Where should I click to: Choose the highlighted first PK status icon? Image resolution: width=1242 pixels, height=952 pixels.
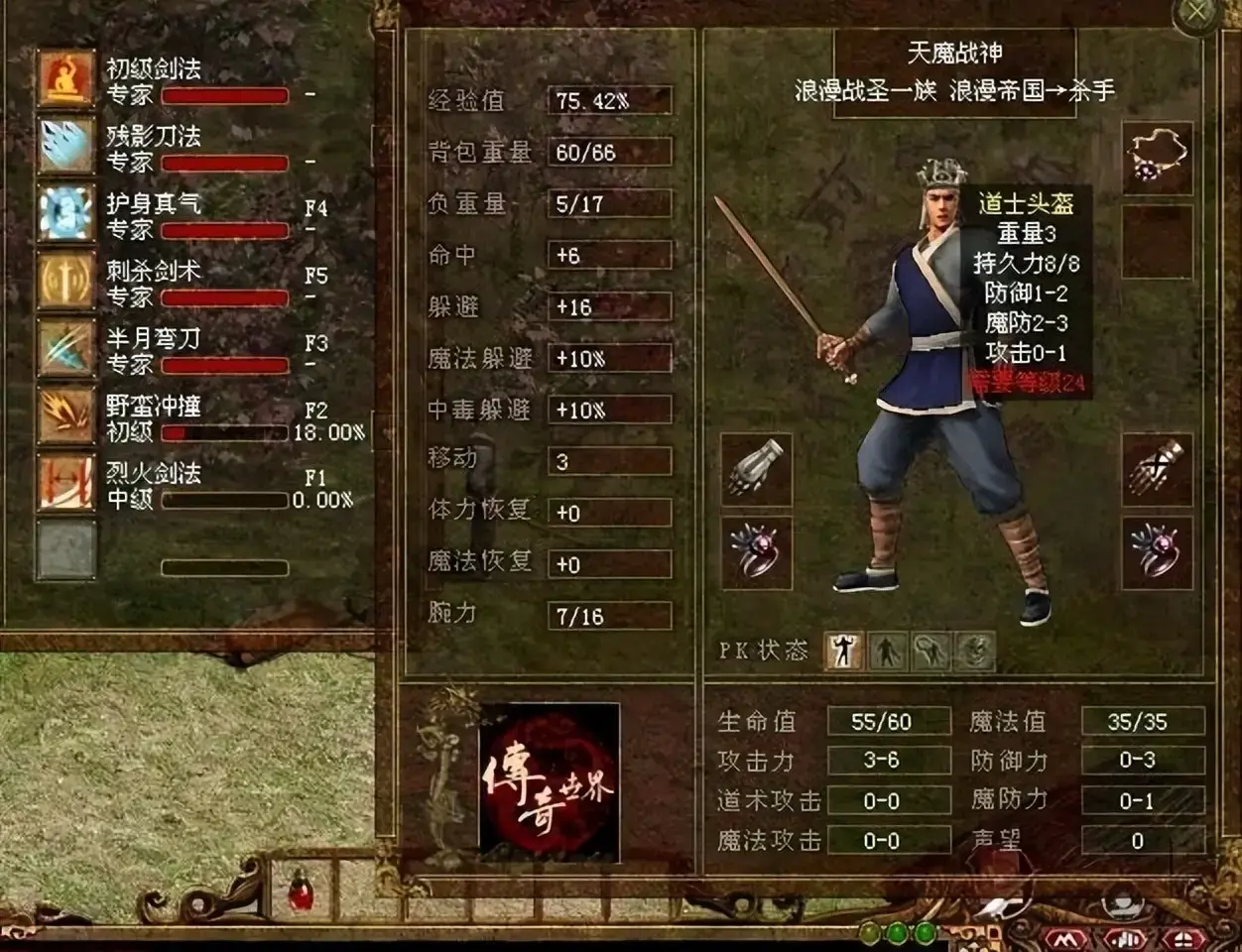844,652
